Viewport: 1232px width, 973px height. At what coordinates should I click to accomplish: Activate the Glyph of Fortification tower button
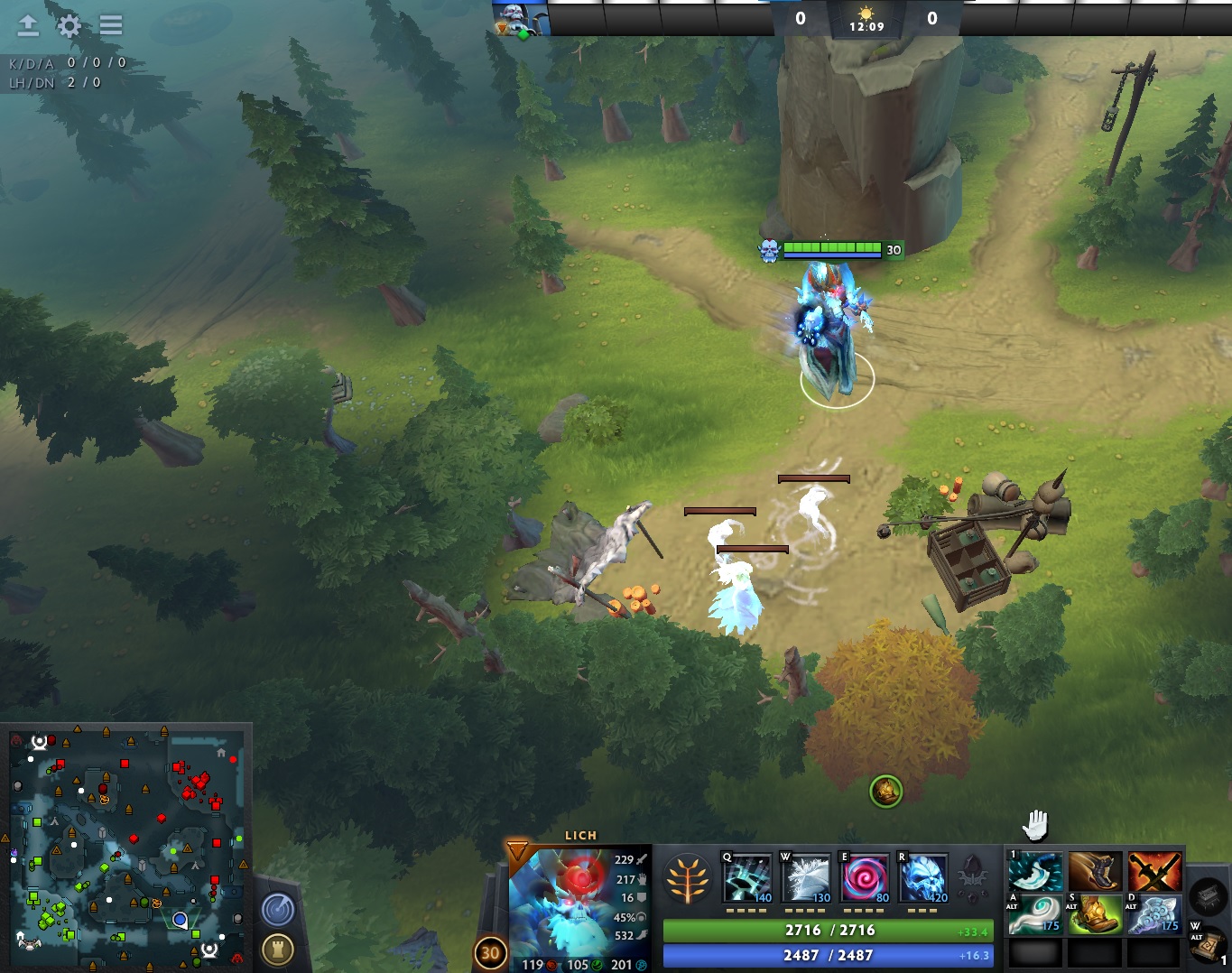point(278,949)
